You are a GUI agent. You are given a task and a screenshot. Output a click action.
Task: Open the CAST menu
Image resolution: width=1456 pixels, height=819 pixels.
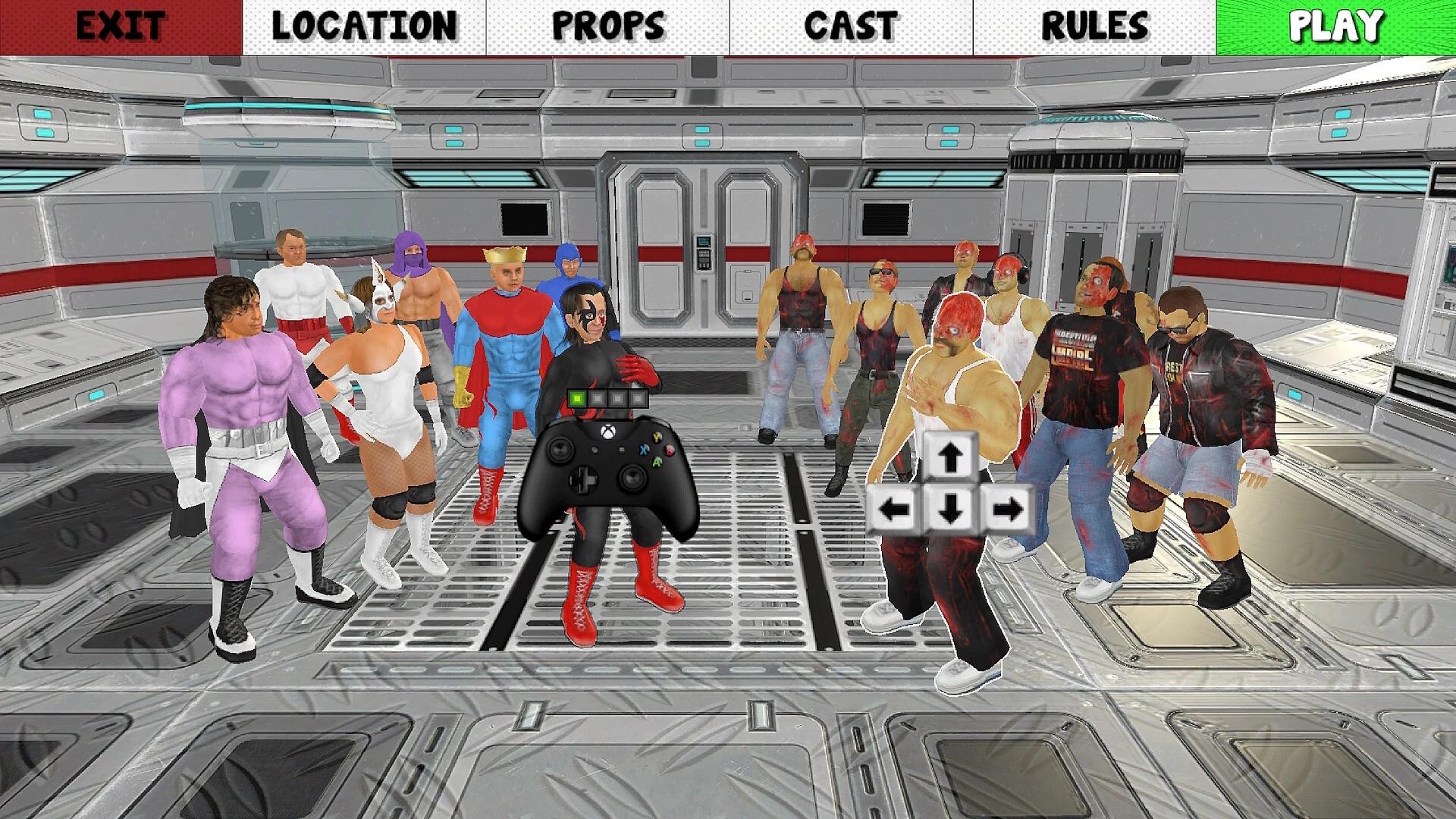click(x=849, y=25)
